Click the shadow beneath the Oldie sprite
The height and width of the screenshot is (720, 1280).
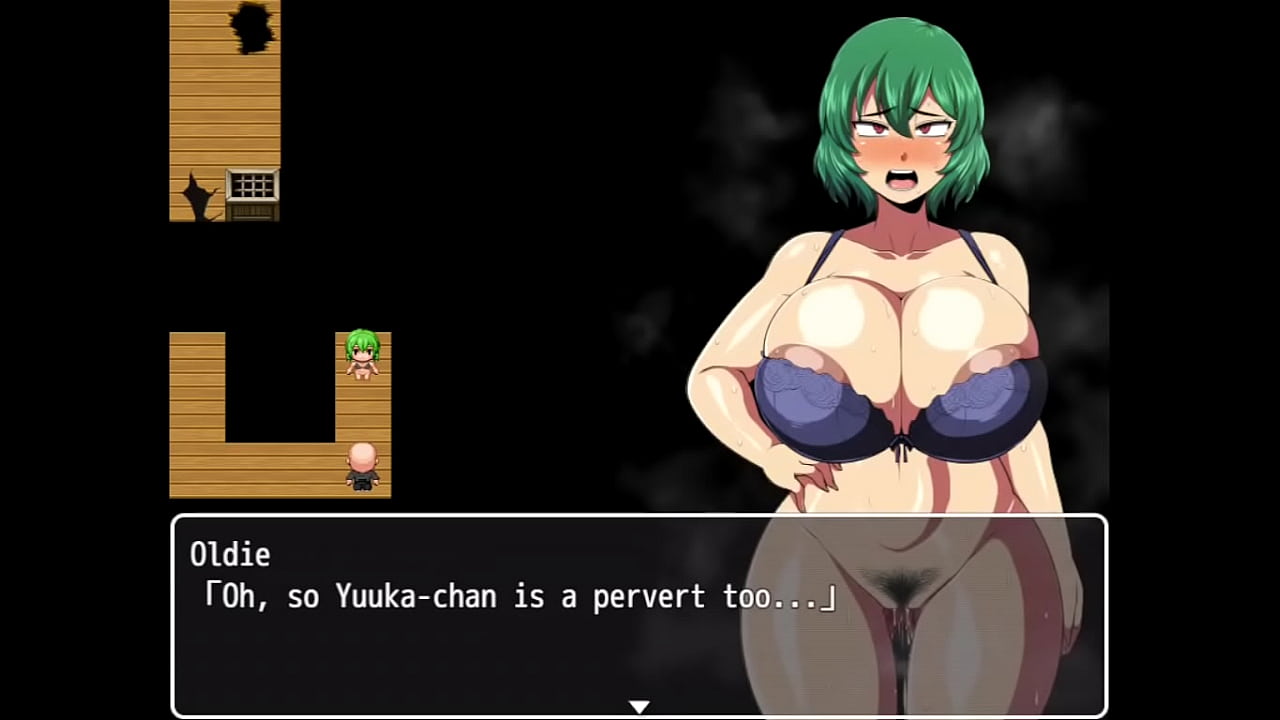point(364,490)
